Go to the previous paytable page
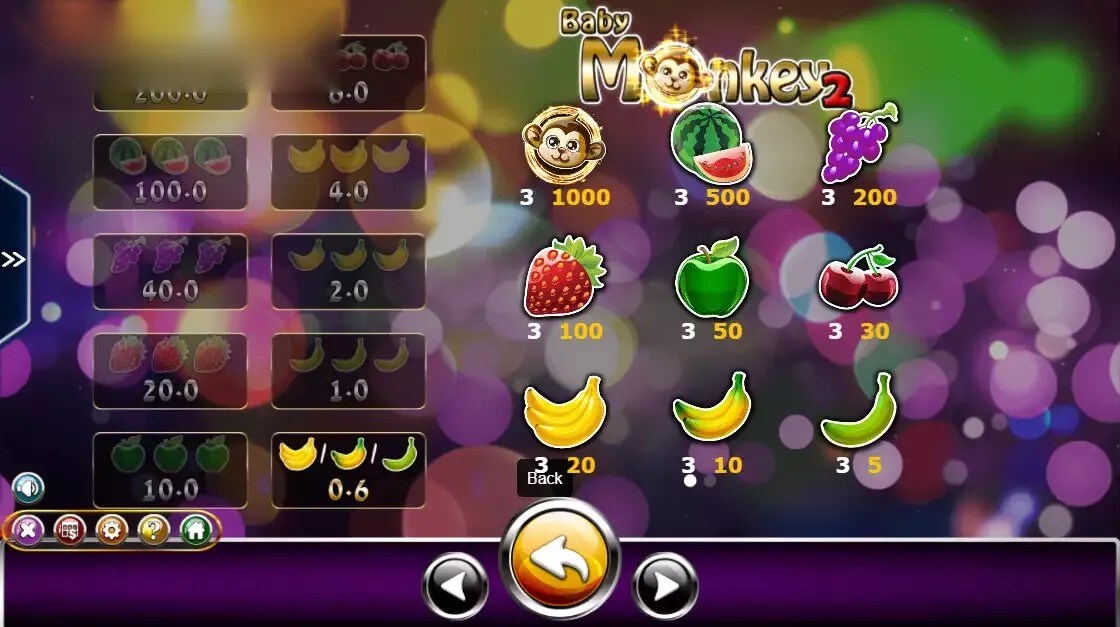 (x=455, y=584)
